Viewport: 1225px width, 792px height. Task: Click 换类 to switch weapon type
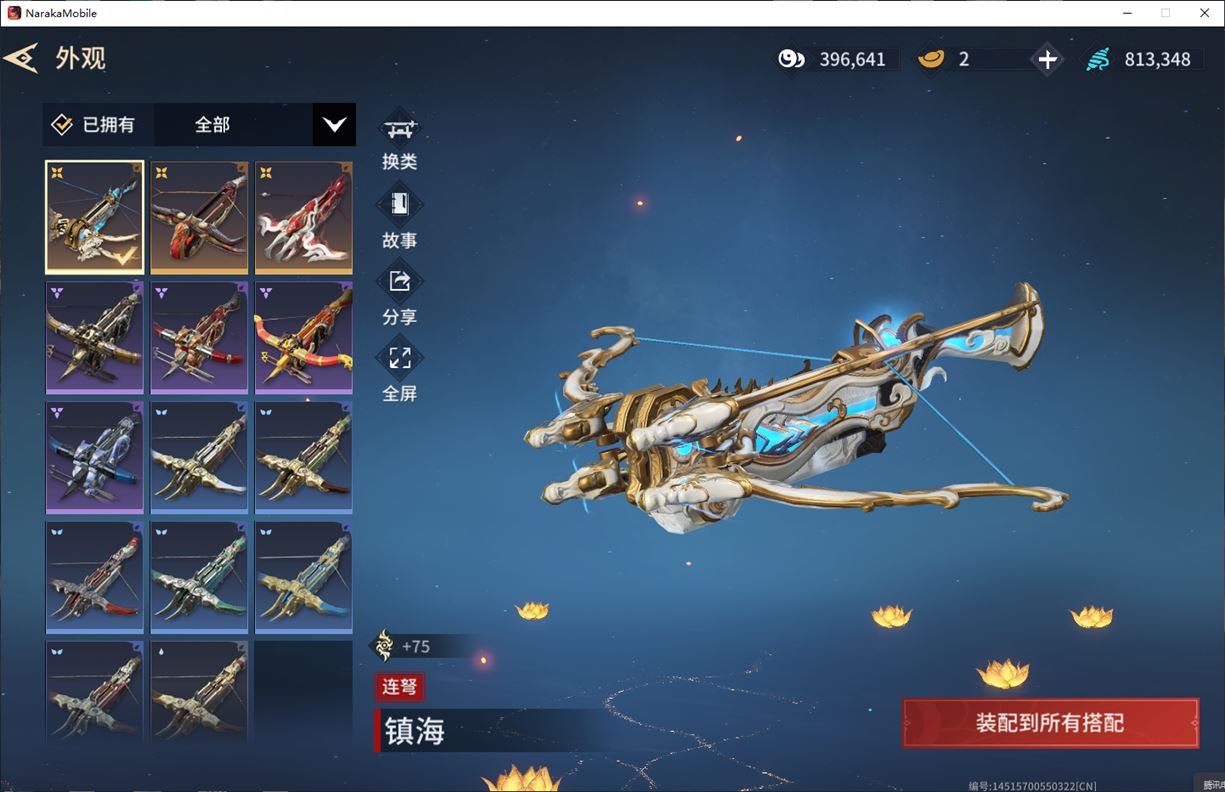399,141
